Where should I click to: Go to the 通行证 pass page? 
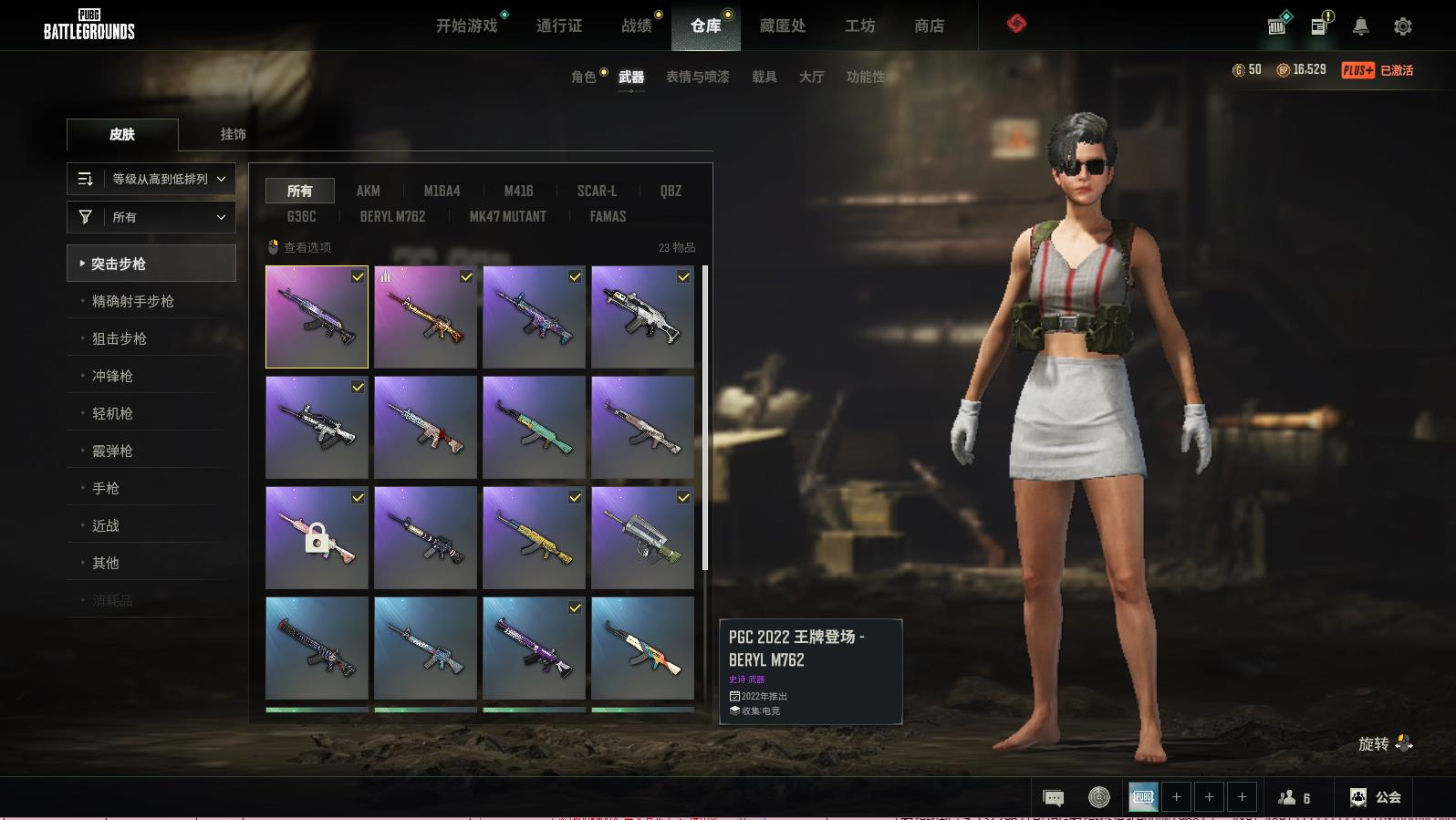[x=559, y=26]
